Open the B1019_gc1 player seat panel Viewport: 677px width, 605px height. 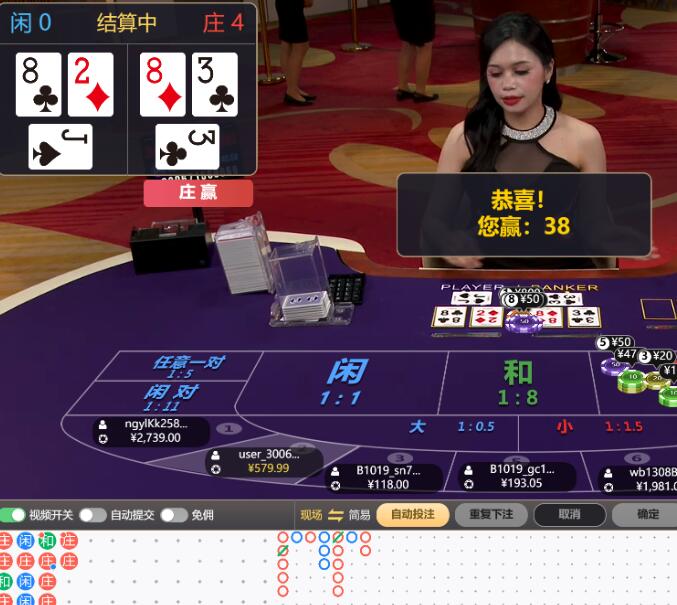click(x=515, y=476)
